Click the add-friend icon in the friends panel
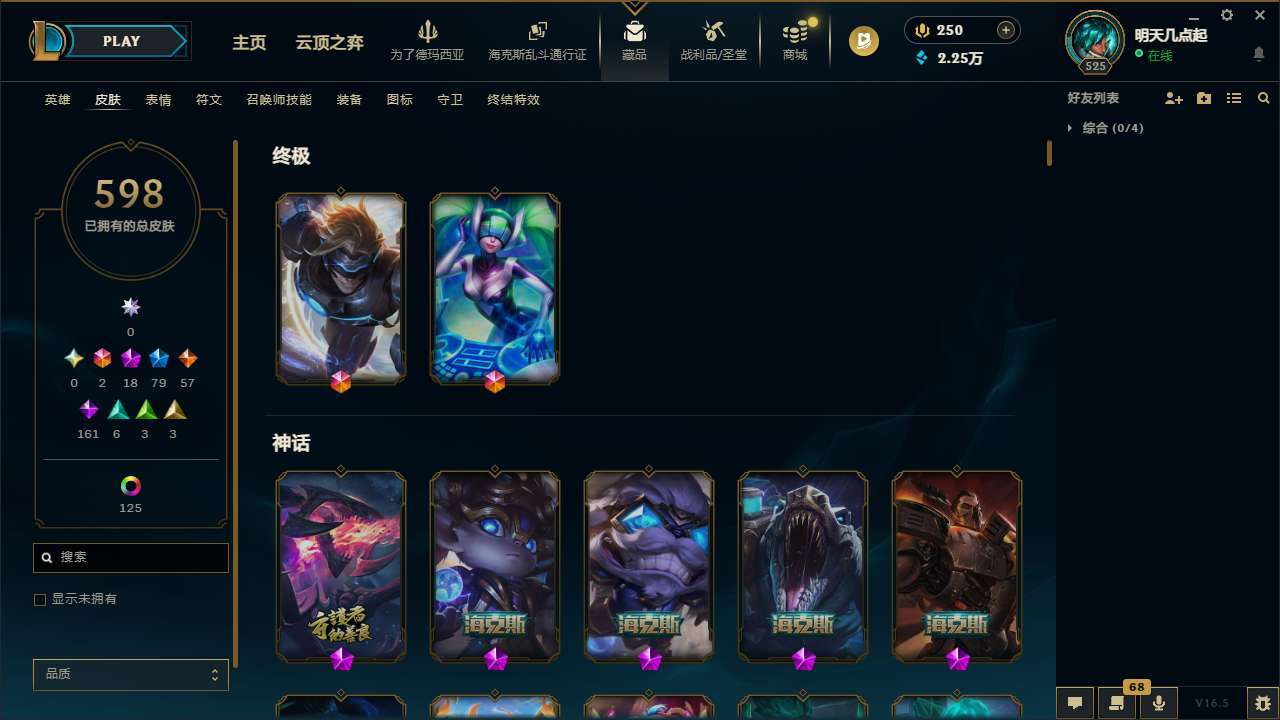This screenshot has height=720, width=1280. (1174, 98)
